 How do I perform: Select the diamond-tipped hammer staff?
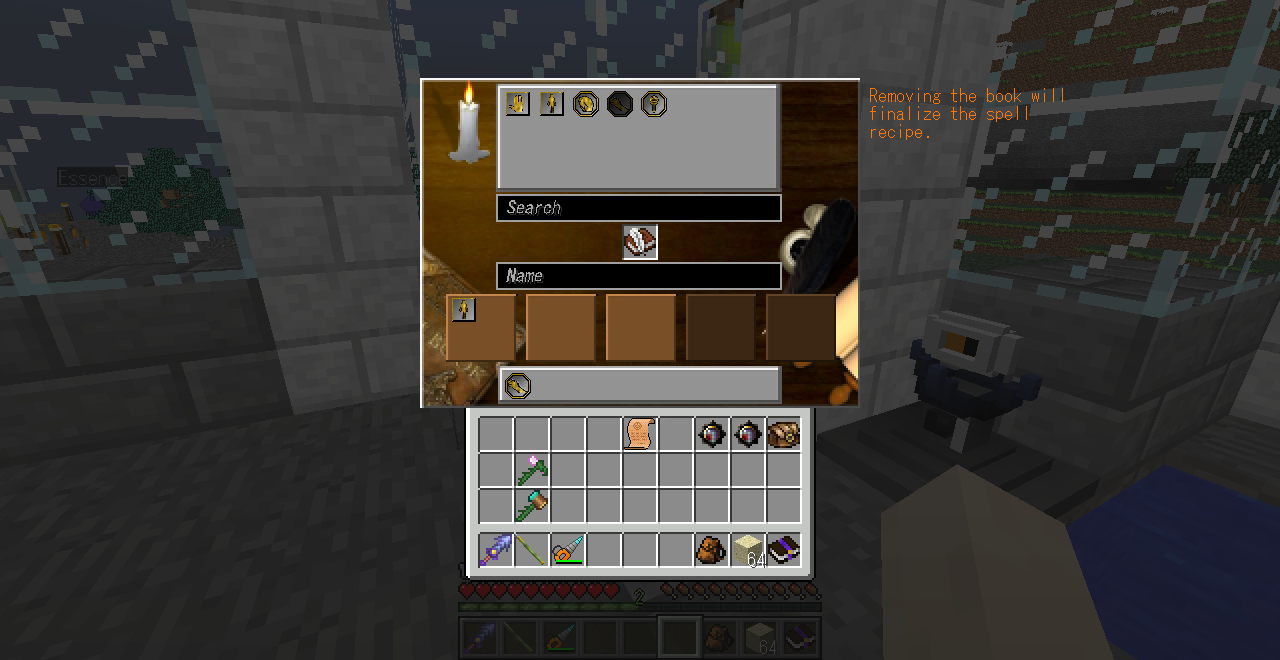tap(532, 505)
